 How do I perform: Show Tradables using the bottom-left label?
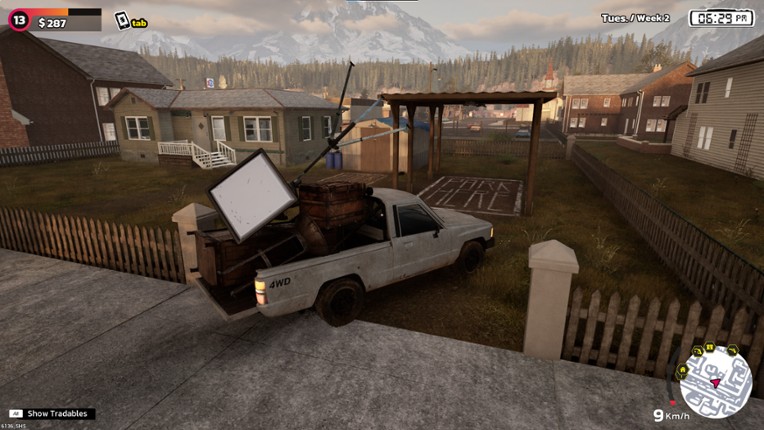51,413
